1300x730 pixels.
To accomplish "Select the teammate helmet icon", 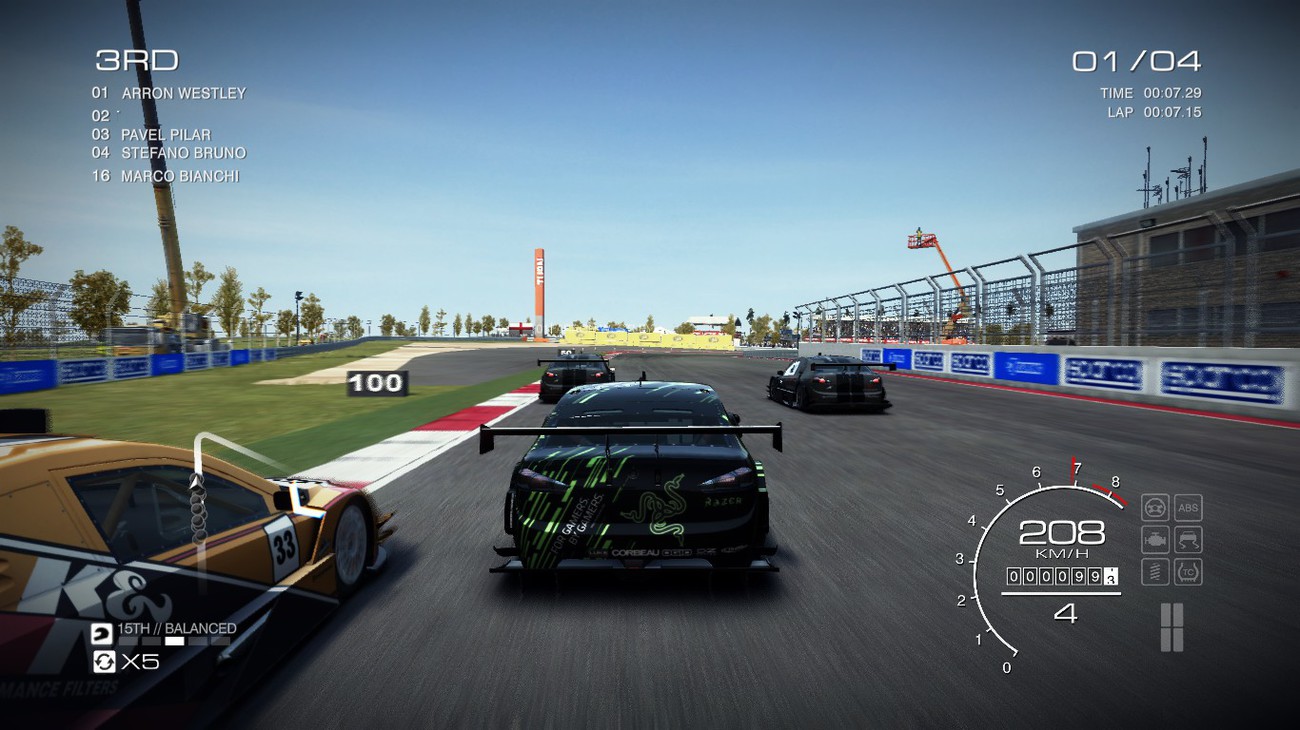I will click(101, 633).
